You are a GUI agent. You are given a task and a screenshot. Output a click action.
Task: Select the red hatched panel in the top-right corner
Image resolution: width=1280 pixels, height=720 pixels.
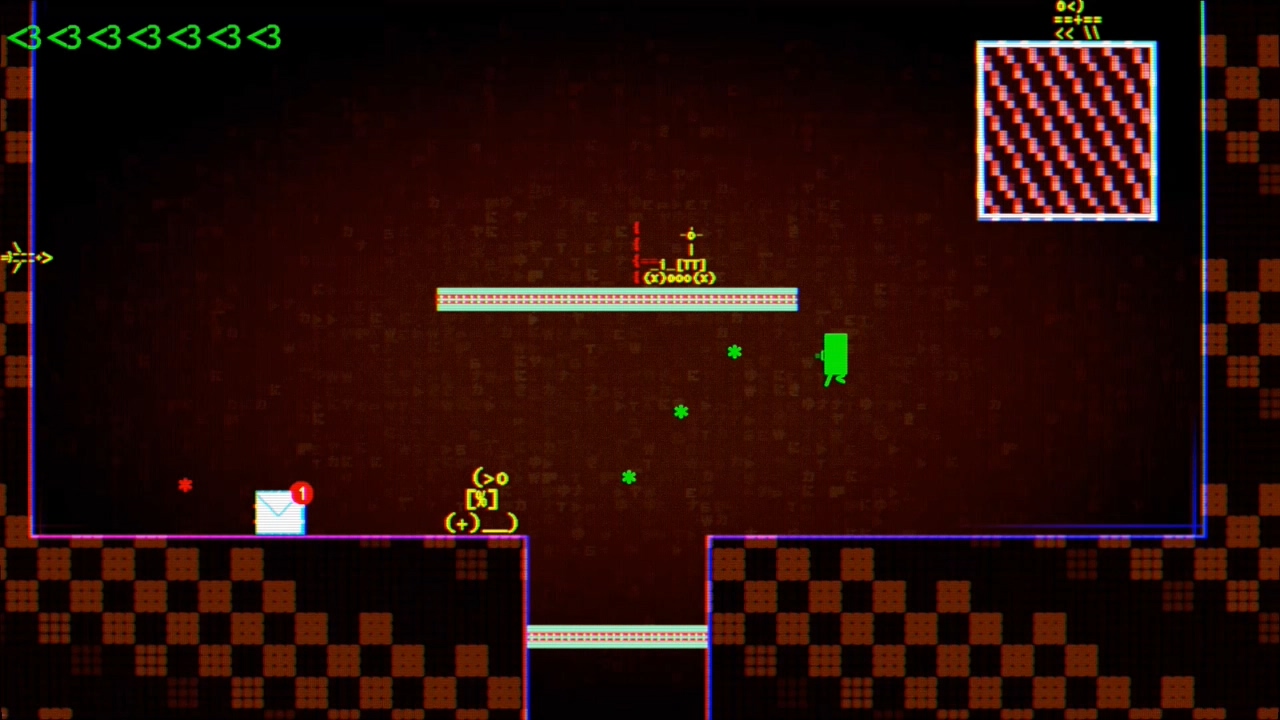(1066, 130)
